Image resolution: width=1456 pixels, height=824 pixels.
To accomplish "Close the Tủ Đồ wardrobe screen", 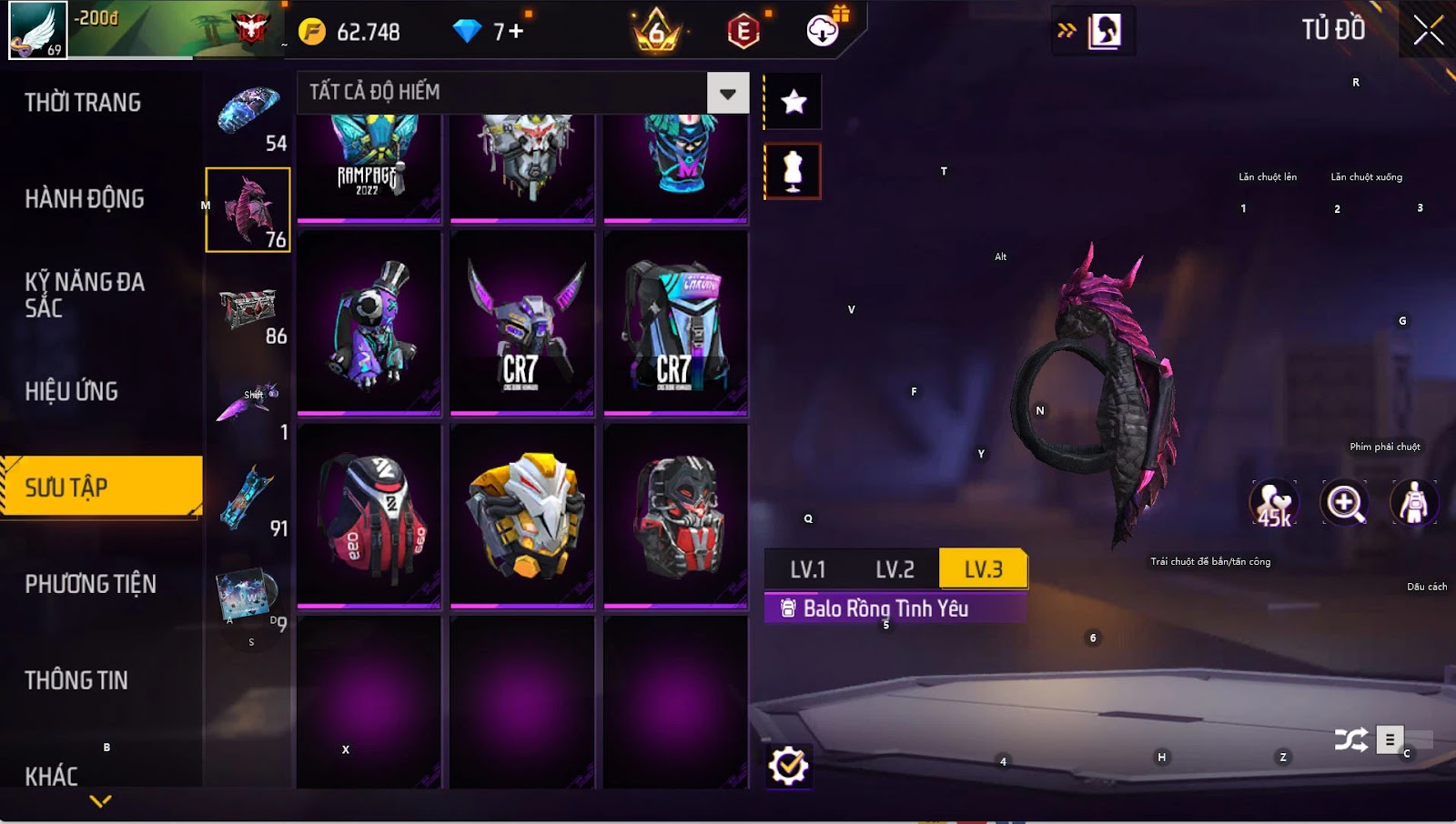I will (x=1428, y=30).
